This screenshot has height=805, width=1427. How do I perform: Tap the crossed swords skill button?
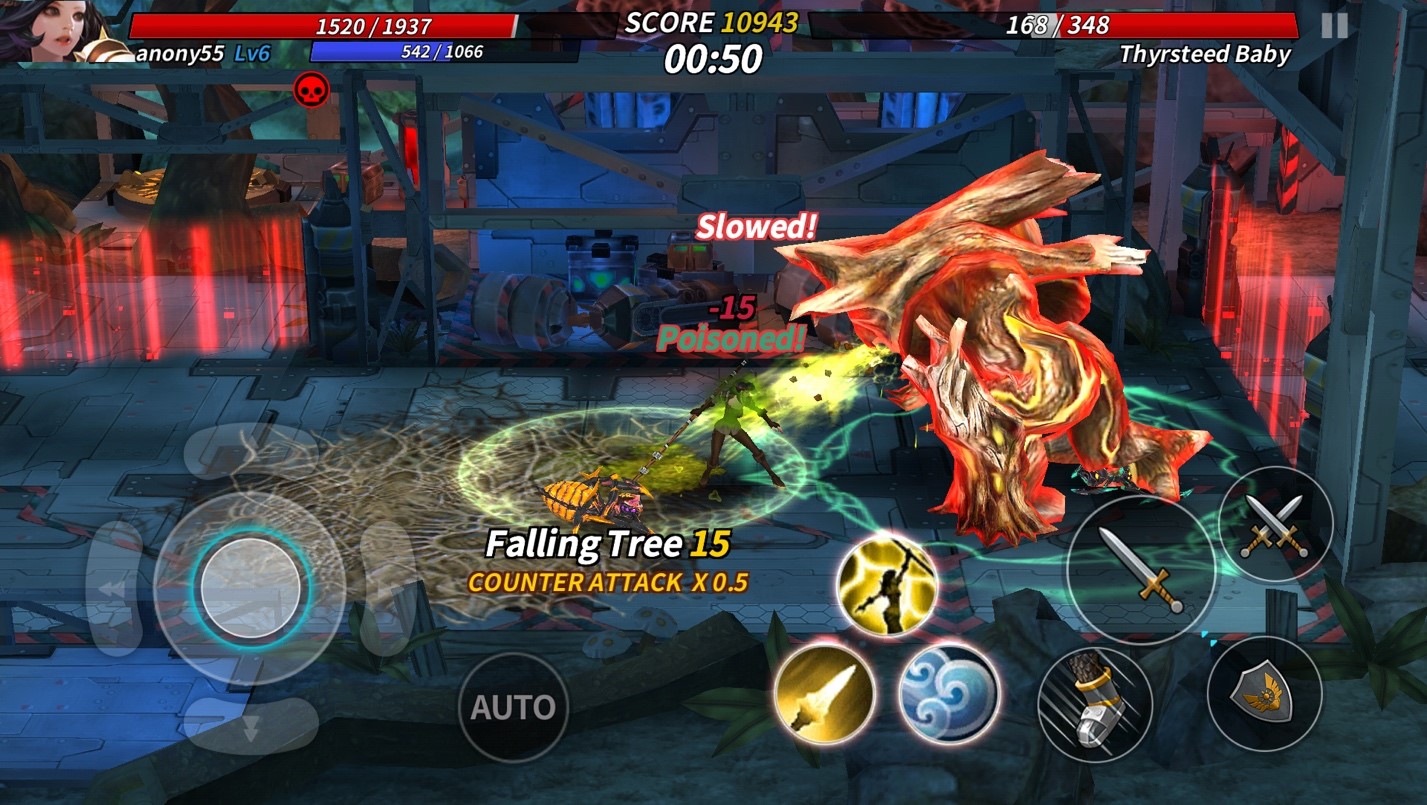(x=1275, y=524)
